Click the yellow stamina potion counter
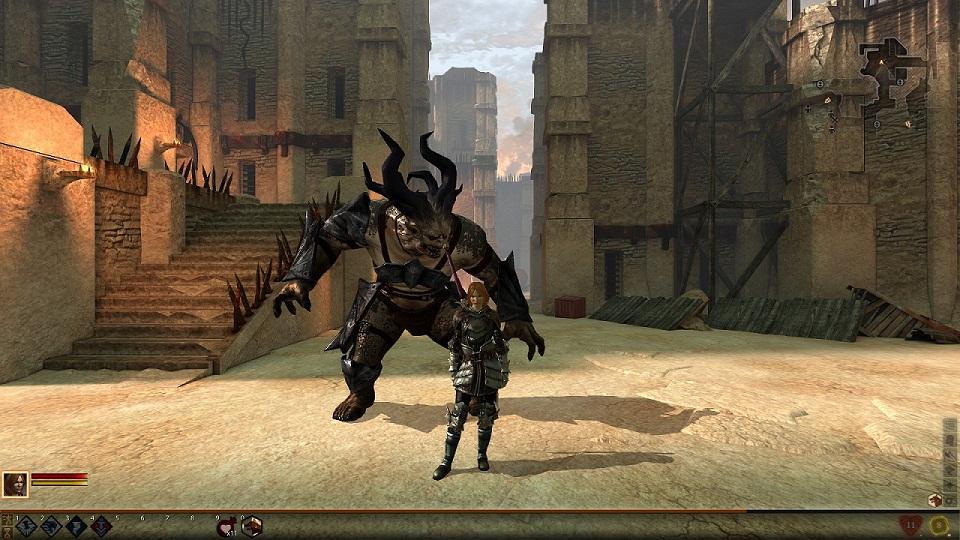The image size is (960, 540). point(939,525)
